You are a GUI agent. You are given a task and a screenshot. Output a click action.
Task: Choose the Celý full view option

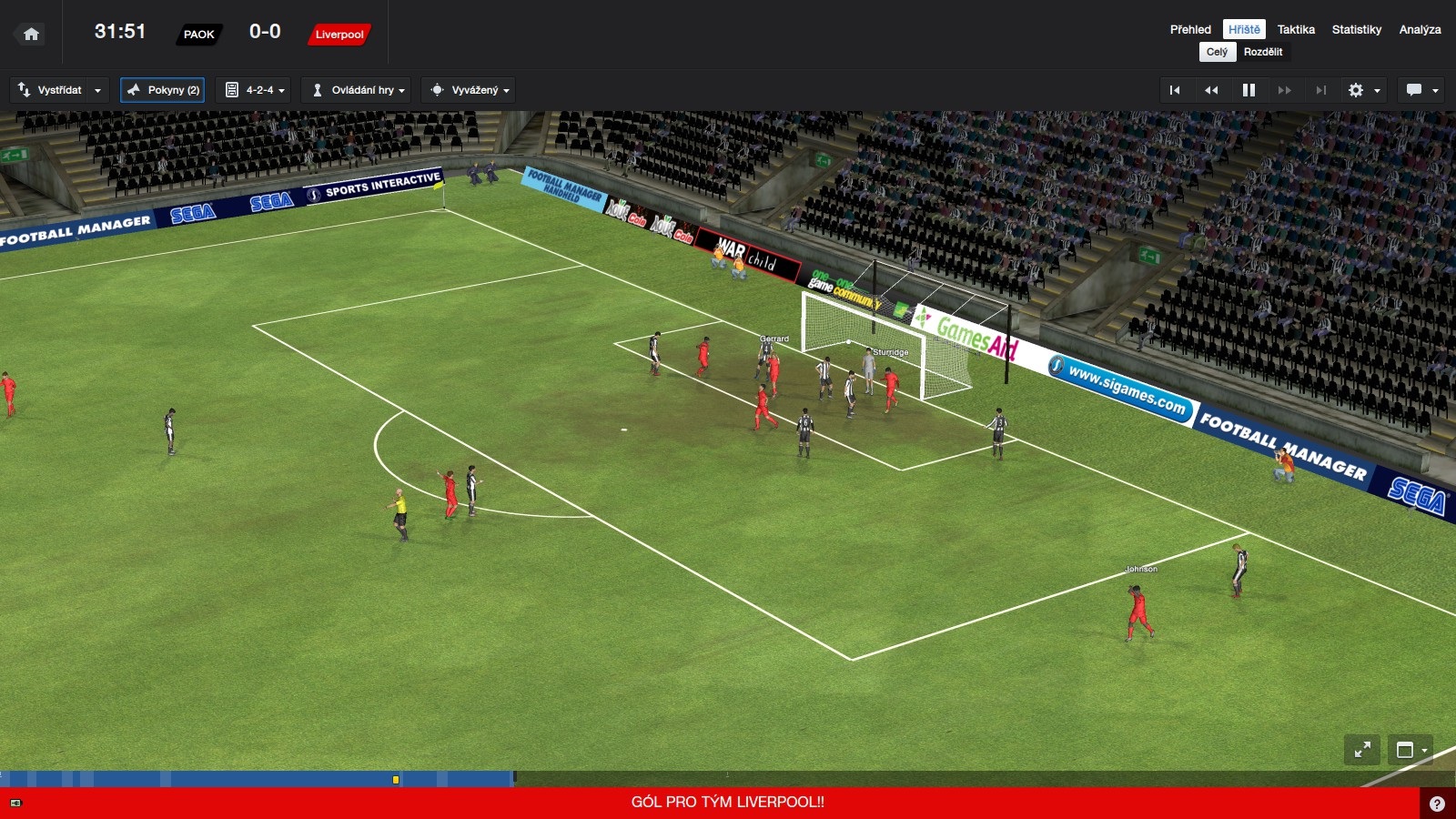tap(1217, 52)
